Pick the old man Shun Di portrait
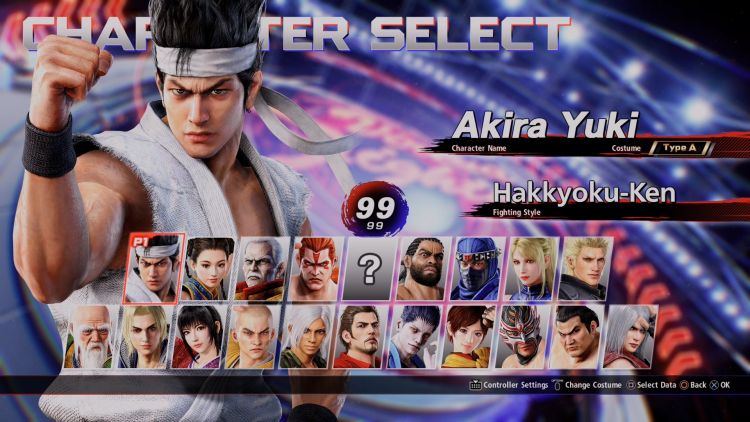The image size is (750, 422). click(90, 337)
